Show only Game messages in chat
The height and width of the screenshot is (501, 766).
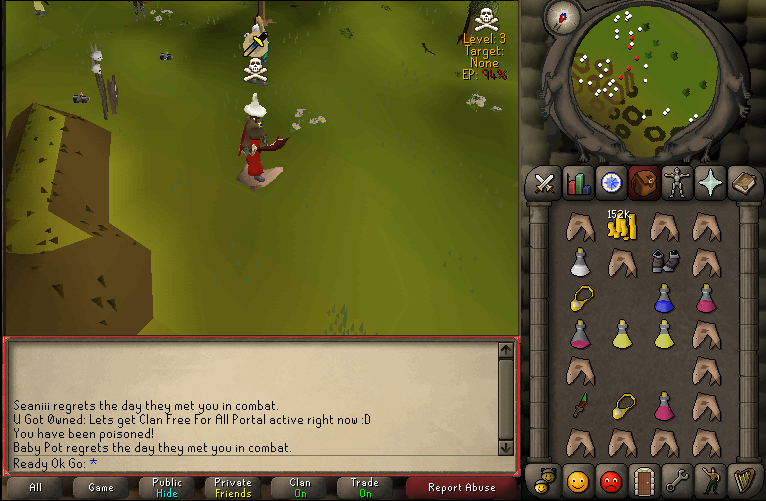[x=101, y=488]
